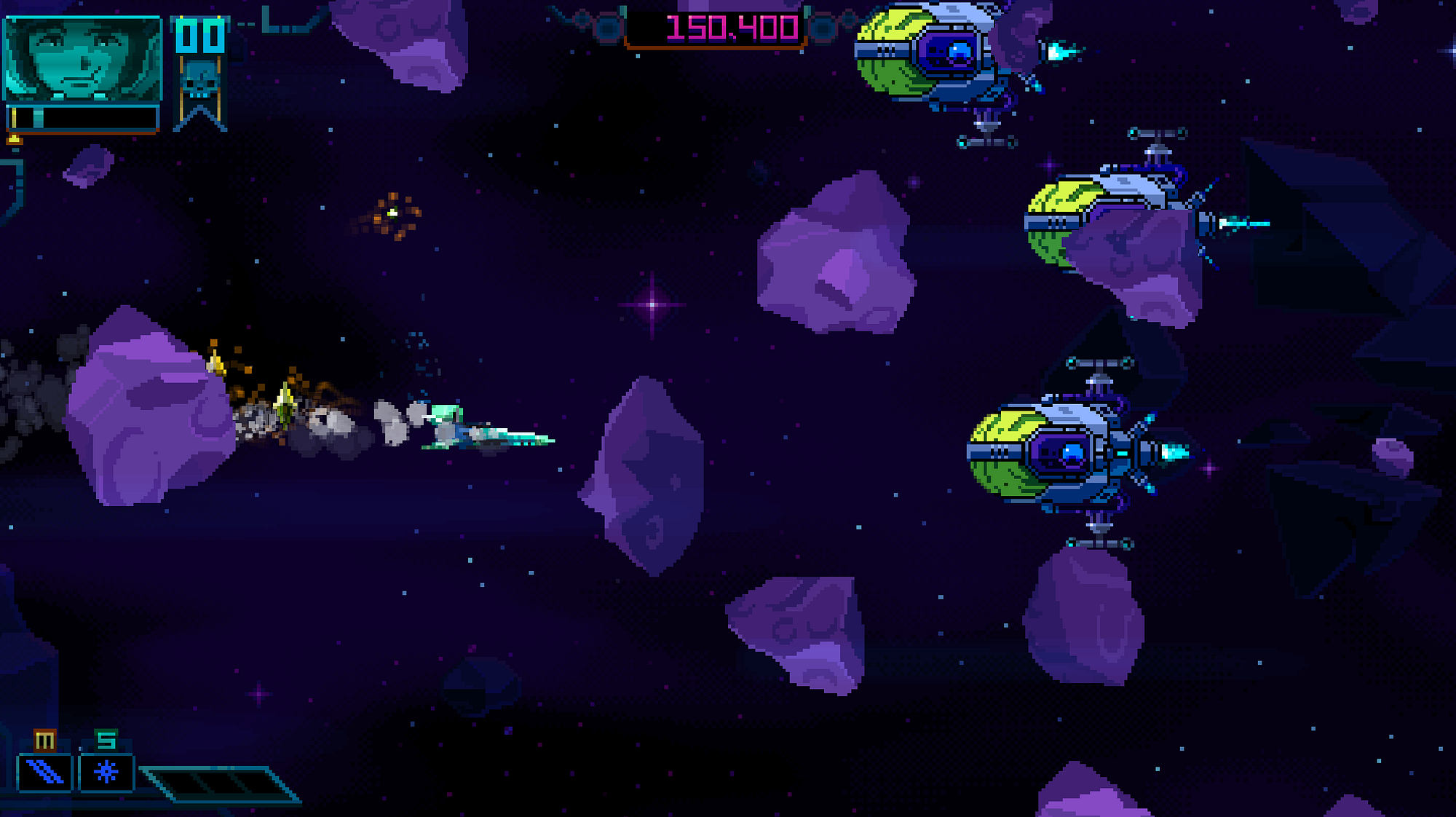This screenshot has height=817, width=1456.
Task: Click the pilot portrait
Action: pyautogui.click(x=82, y=58)
